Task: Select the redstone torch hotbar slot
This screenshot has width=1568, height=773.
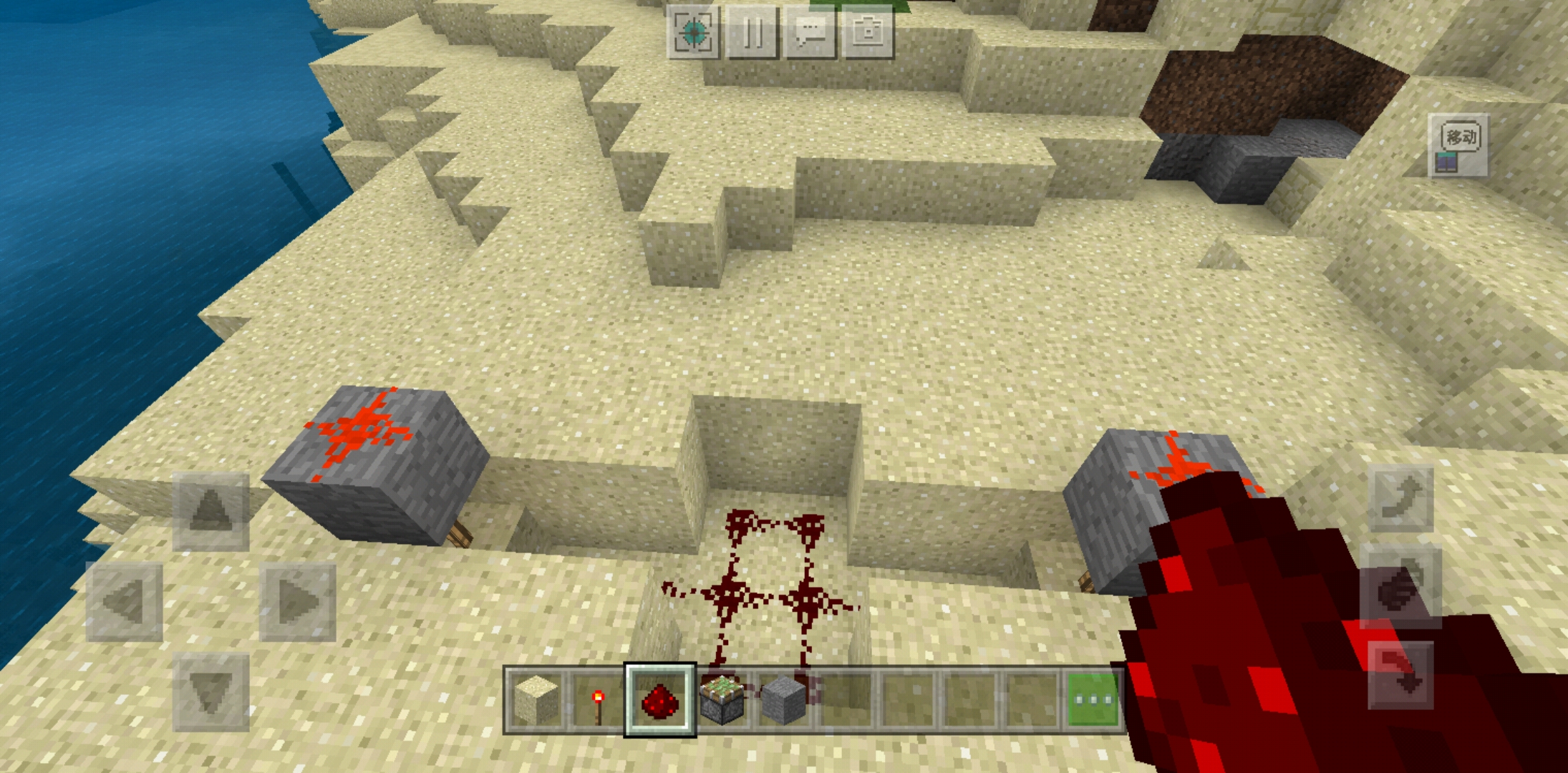Action: click(x=599, y=700)
